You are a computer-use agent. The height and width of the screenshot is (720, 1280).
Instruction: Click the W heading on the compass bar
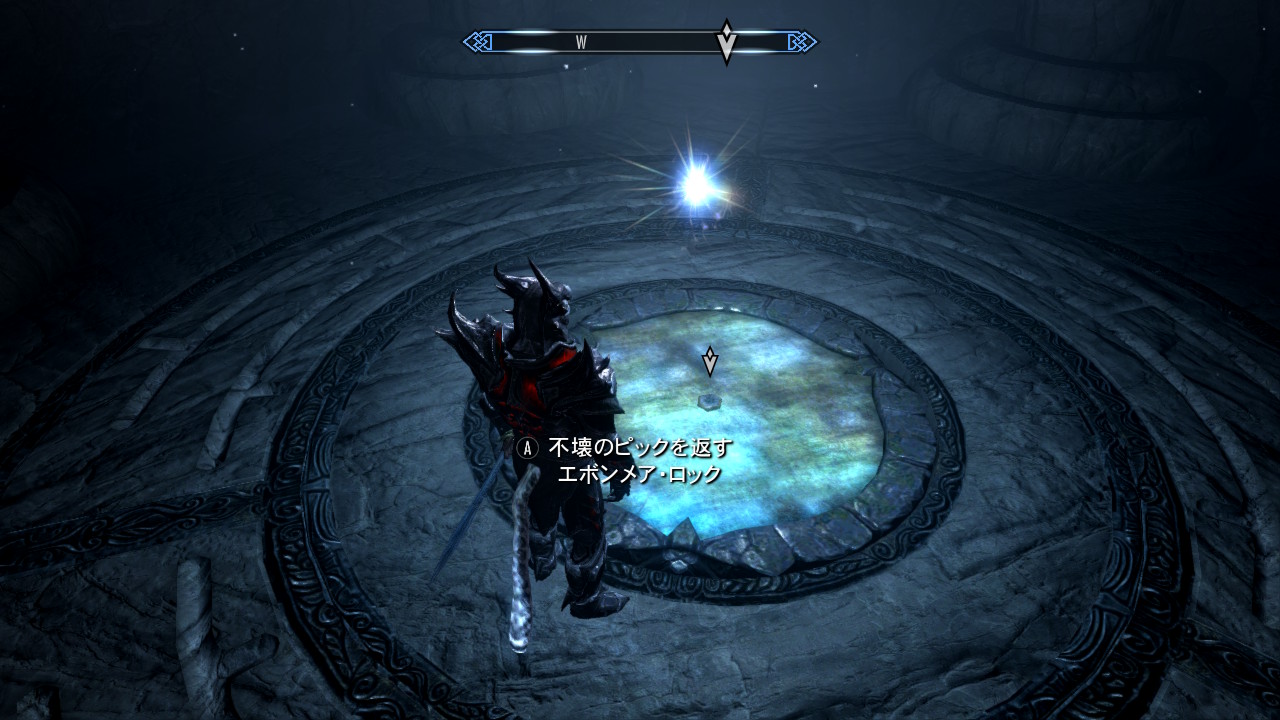(581, 42)
